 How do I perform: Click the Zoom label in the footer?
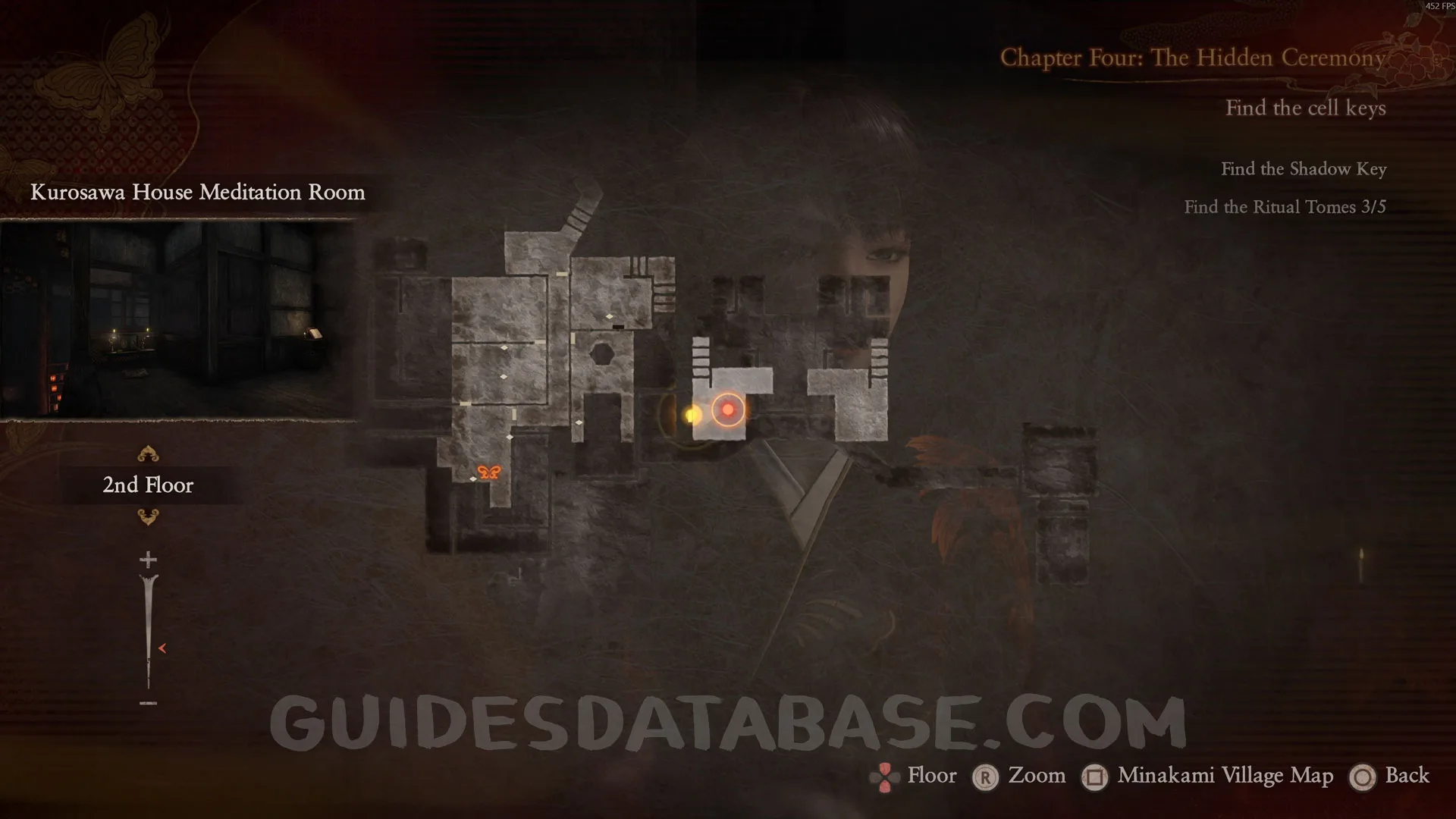tap(1036, 776)
